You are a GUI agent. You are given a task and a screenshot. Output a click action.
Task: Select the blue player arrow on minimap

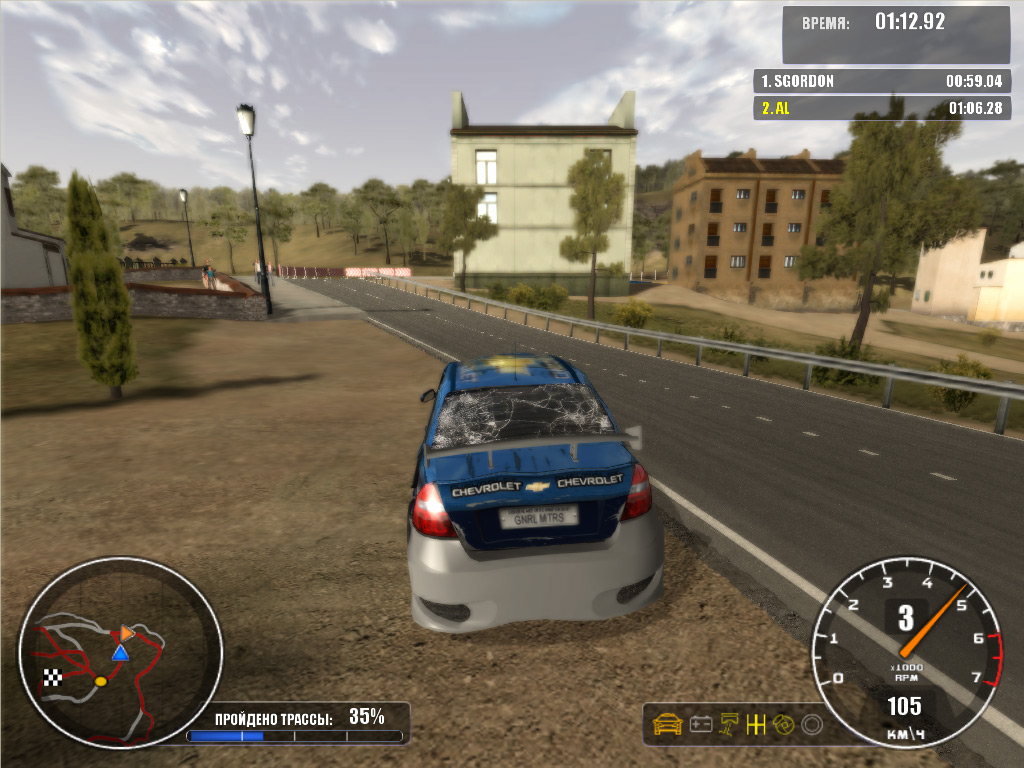120,653
